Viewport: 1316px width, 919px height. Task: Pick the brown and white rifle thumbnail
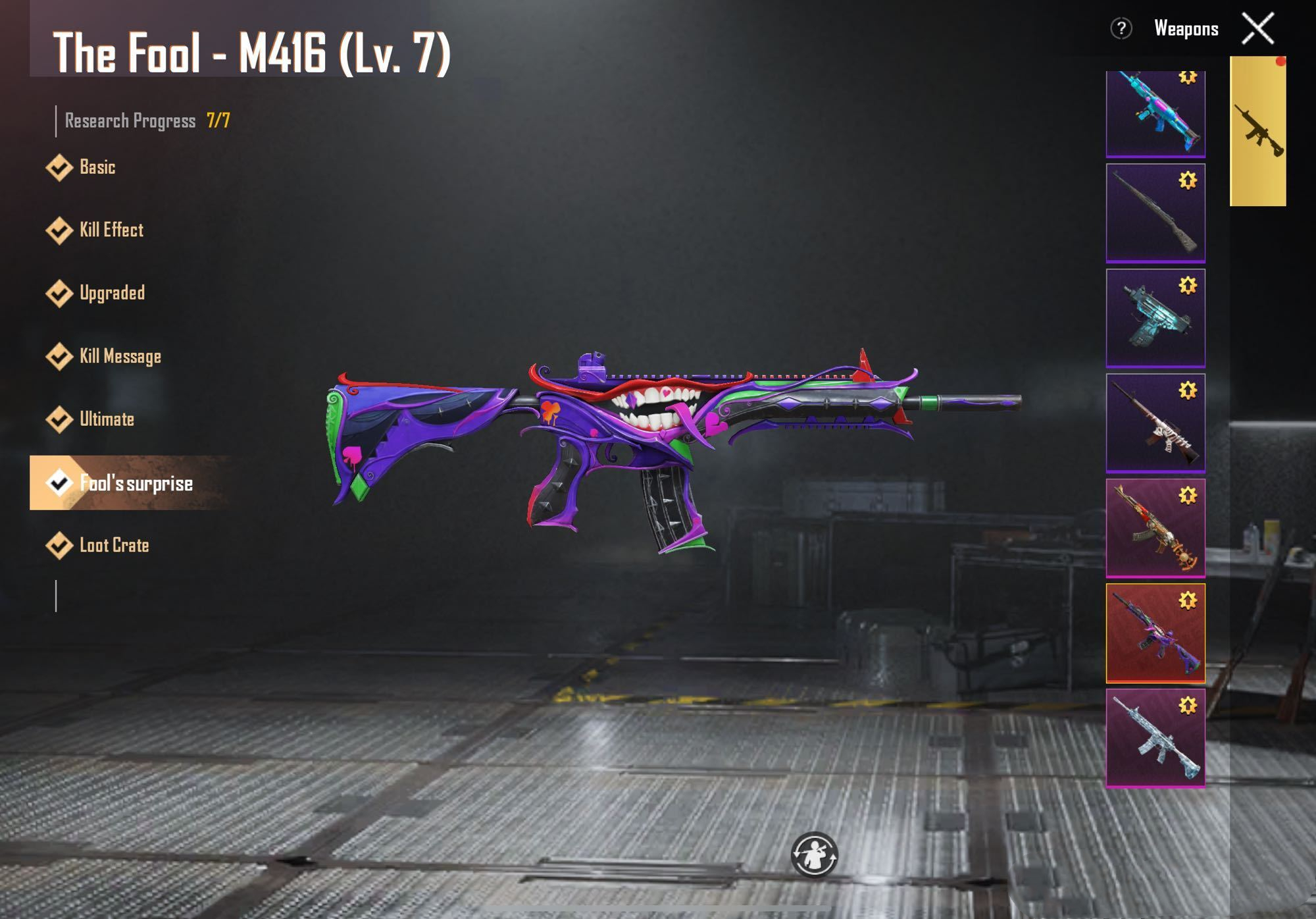click(1155, 423)
